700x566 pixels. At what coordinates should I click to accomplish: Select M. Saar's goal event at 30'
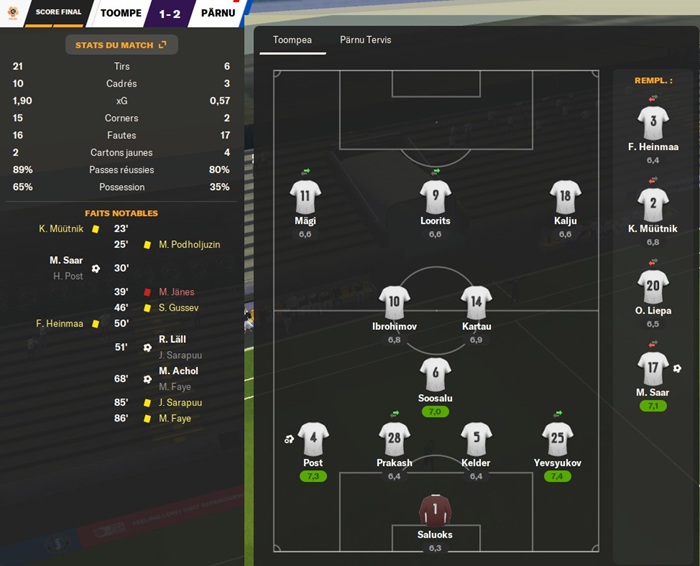[x=68, y=261]
